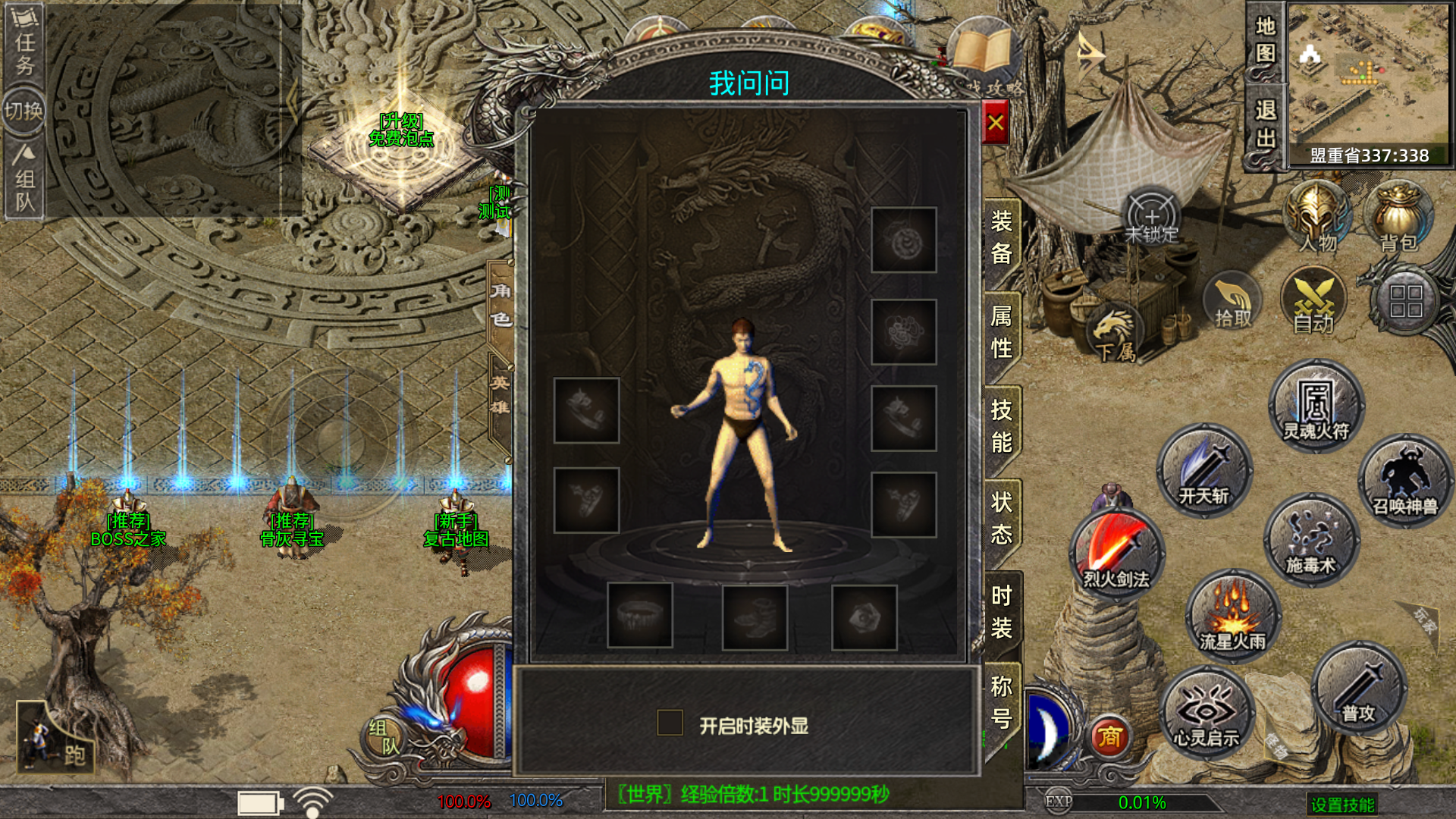This screenshot has height=819, width=1456.
Task: Toggle the 开启时装外显 checkbox
Action: tap(670, 723)
